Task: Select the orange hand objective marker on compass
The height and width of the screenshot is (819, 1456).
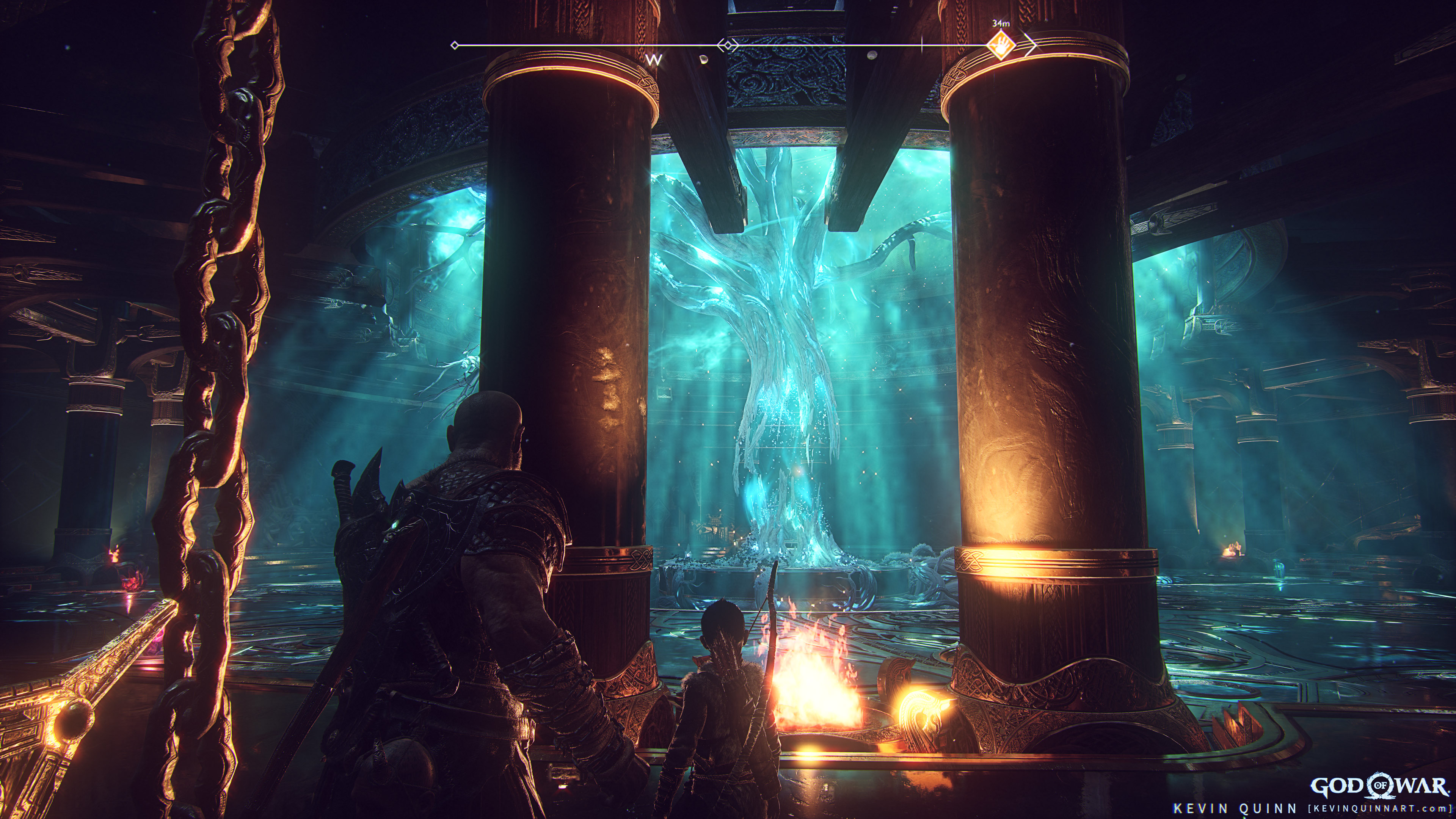Action: pyautogui.click(x=1001, y=46)
